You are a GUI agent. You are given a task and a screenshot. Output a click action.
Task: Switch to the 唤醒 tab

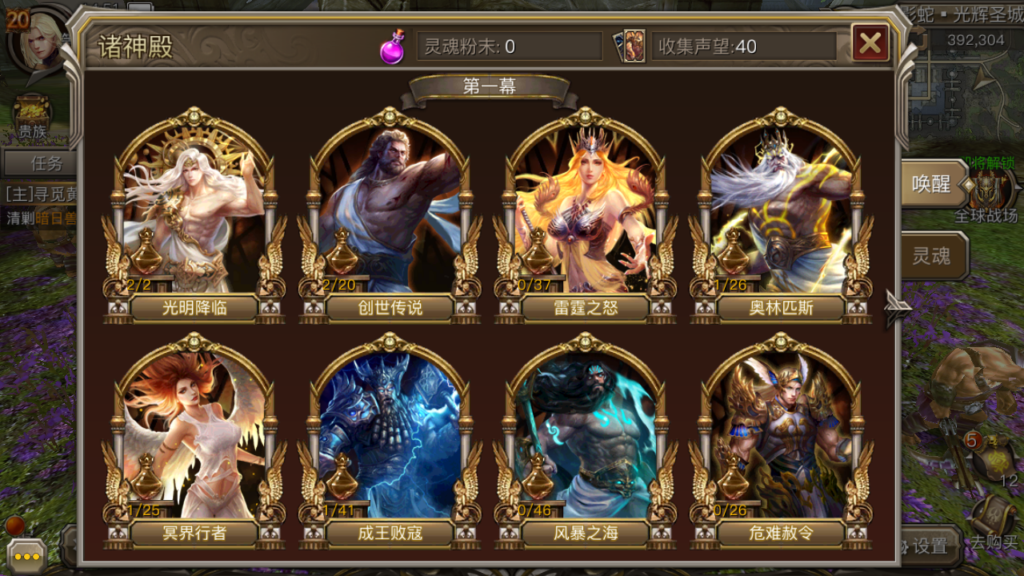(x=932, y=185)
